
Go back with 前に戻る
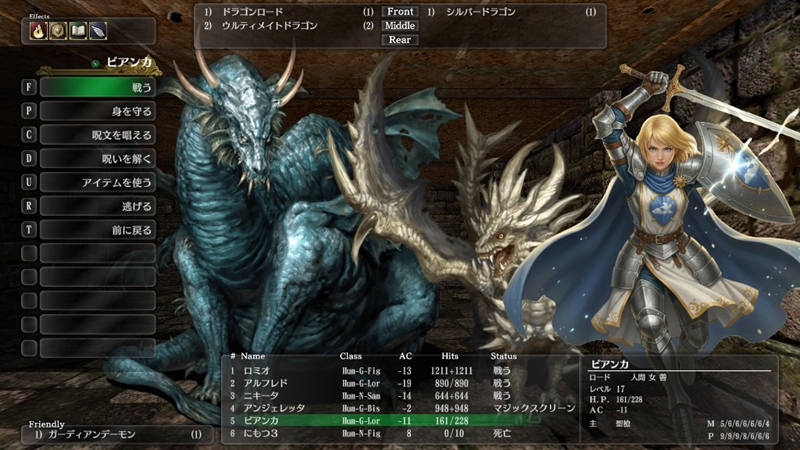tap(97, 229)
